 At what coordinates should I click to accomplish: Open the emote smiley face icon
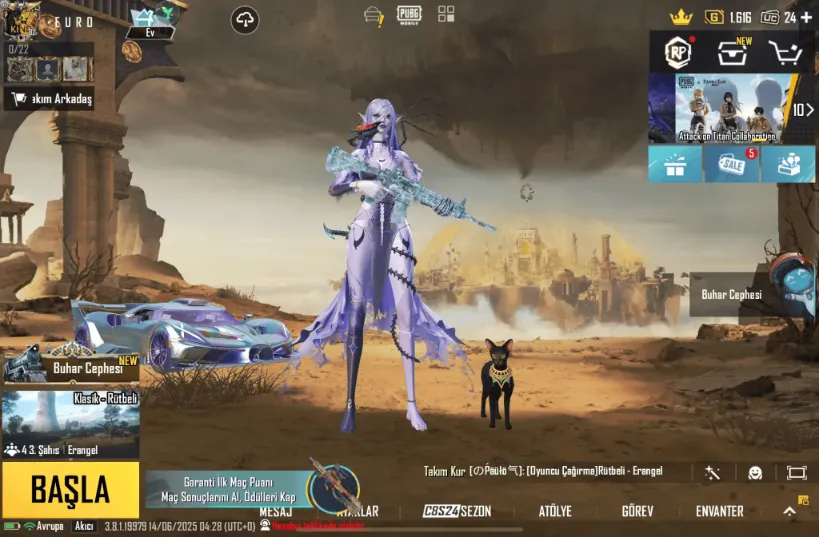755,472
